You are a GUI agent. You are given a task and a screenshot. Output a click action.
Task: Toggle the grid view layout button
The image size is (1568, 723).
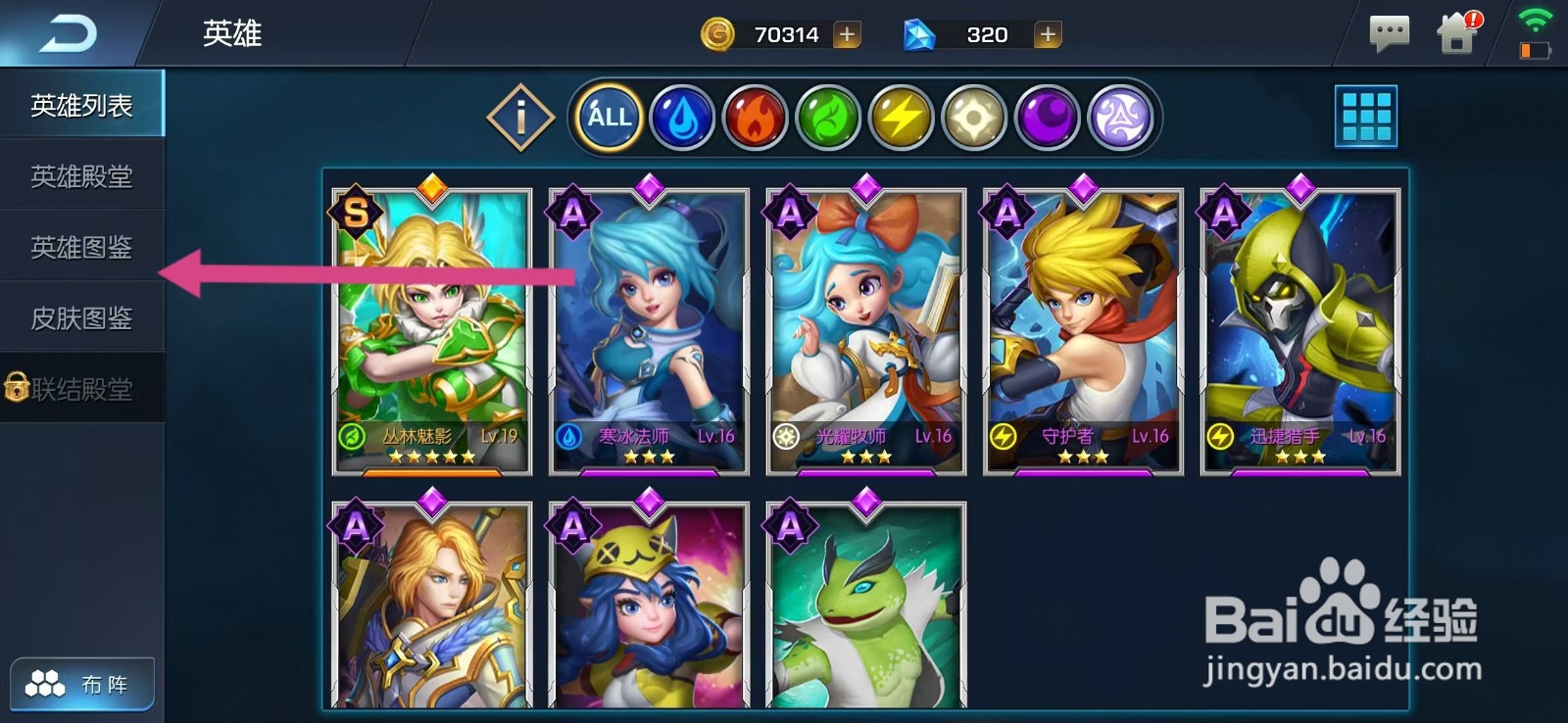click(1366, 117)
